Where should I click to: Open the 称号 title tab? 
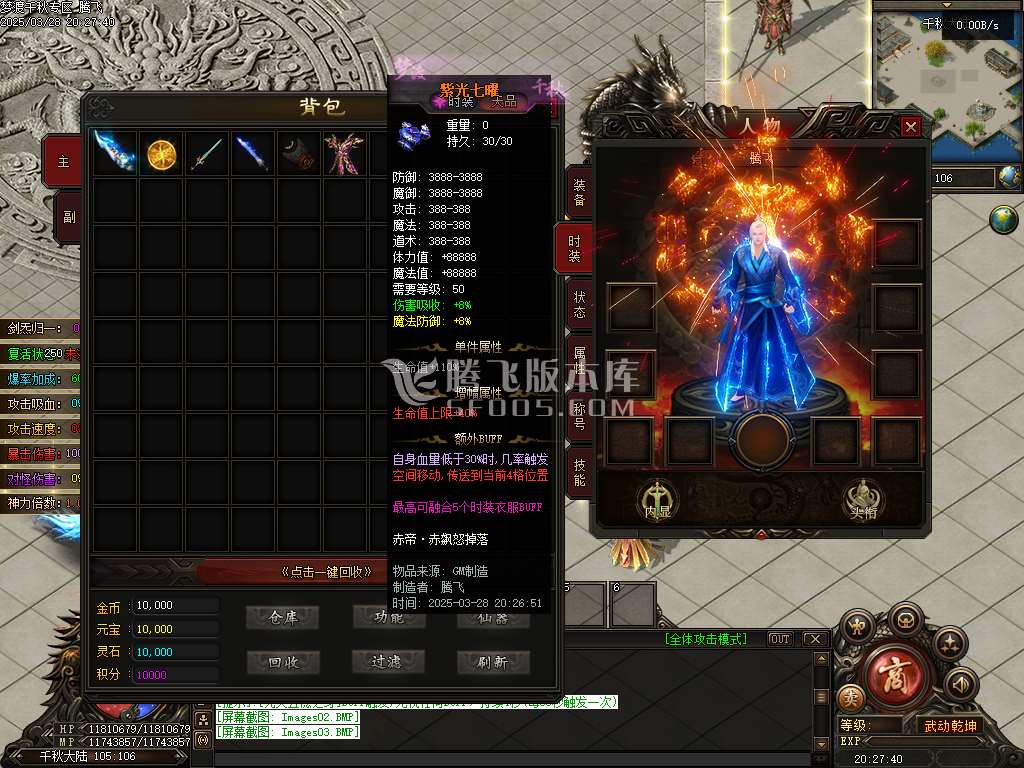pyautogui.click(x=579, y=415)
